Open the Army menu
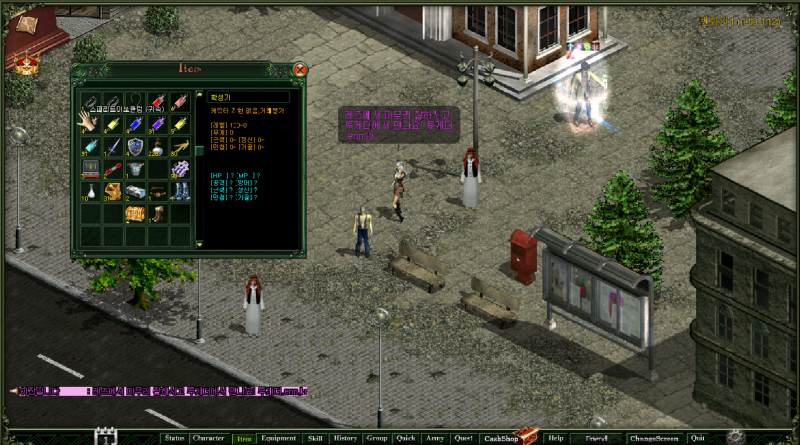Image resolution: width=800 pixels, height=445 pixels. click(x=435, y=438)
